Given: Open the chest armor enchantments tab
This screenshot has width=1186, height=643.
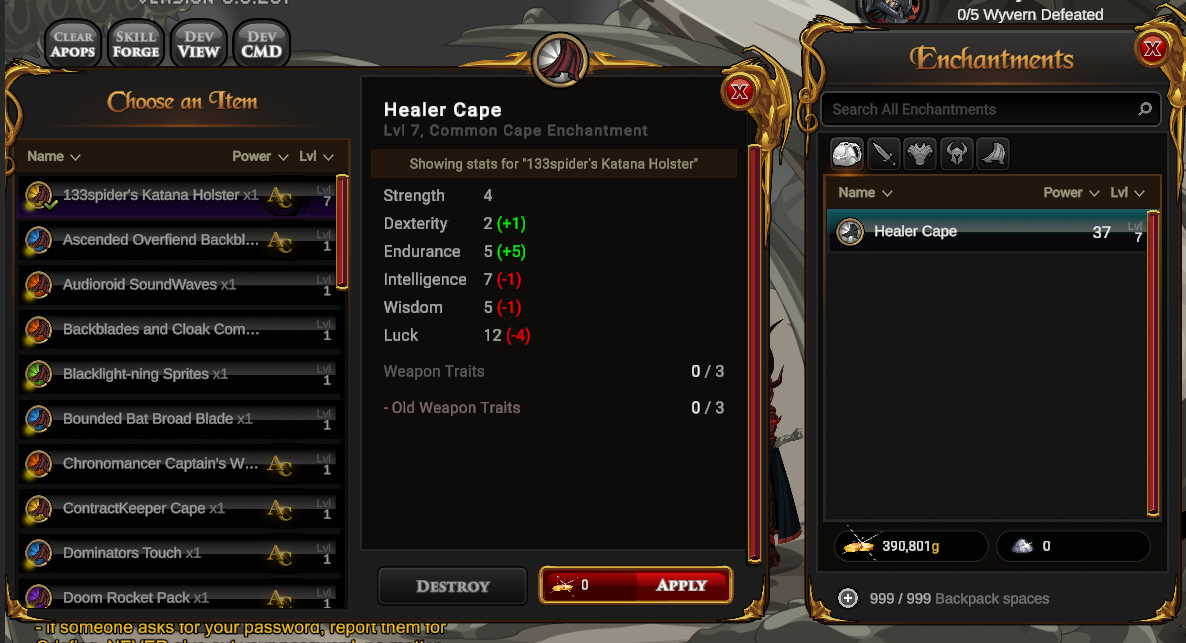Looking at the screenshot, I should click(919, 154).
